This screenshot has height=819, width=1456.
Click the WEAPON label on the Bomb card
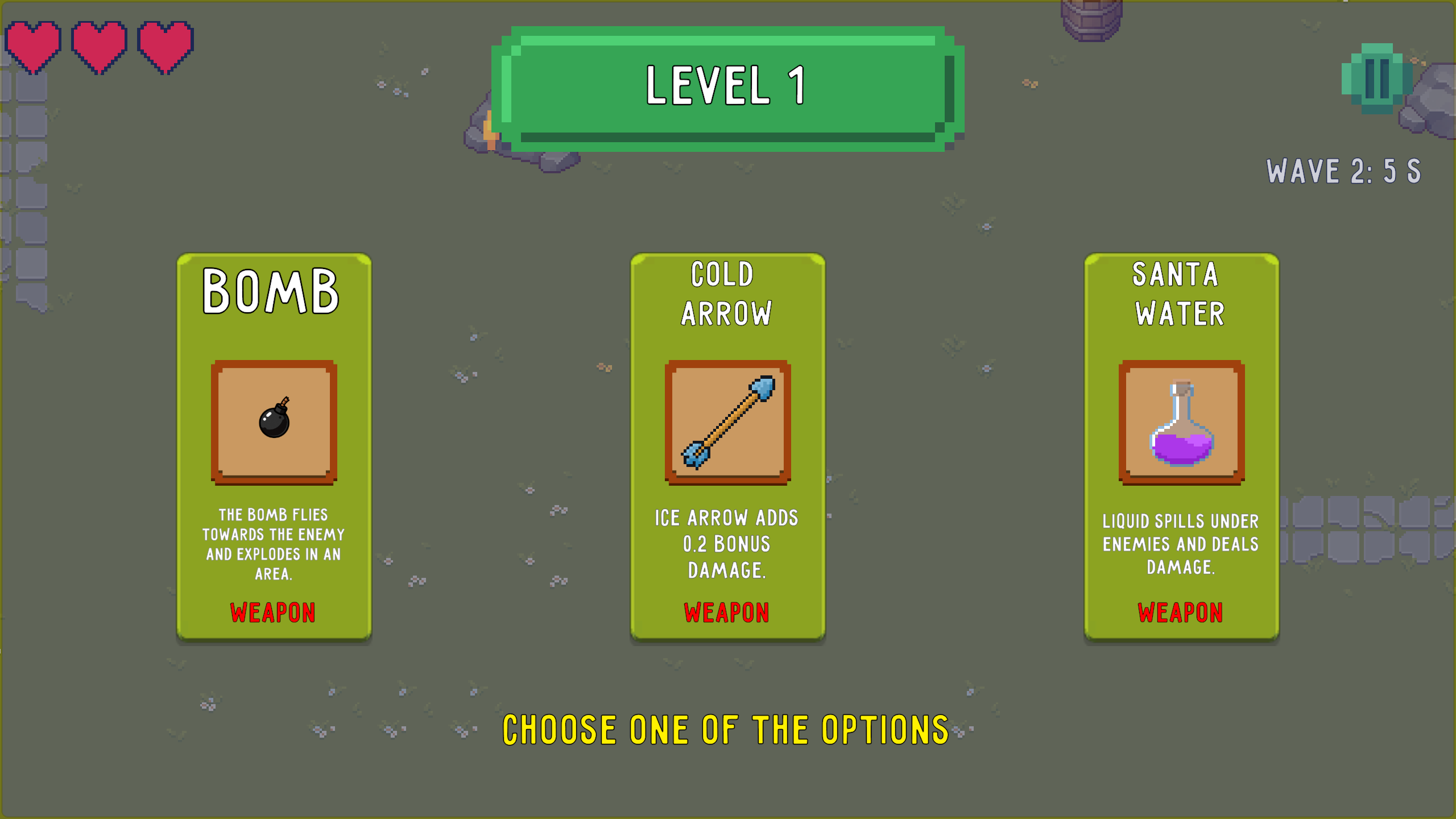[272, 613]
